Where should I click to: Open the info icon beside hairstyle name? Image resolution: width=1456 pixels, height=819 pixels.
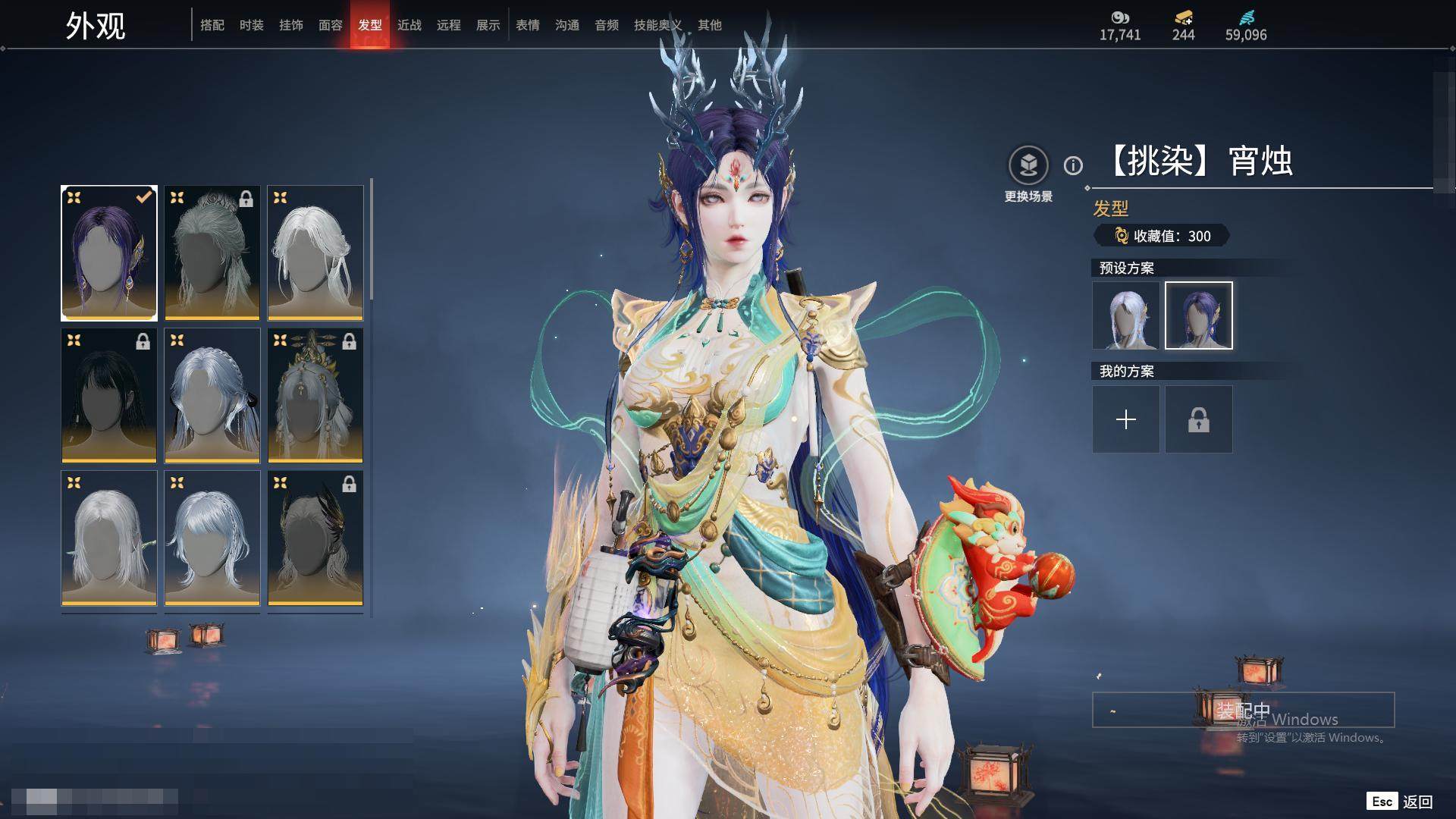(1073, 165)
